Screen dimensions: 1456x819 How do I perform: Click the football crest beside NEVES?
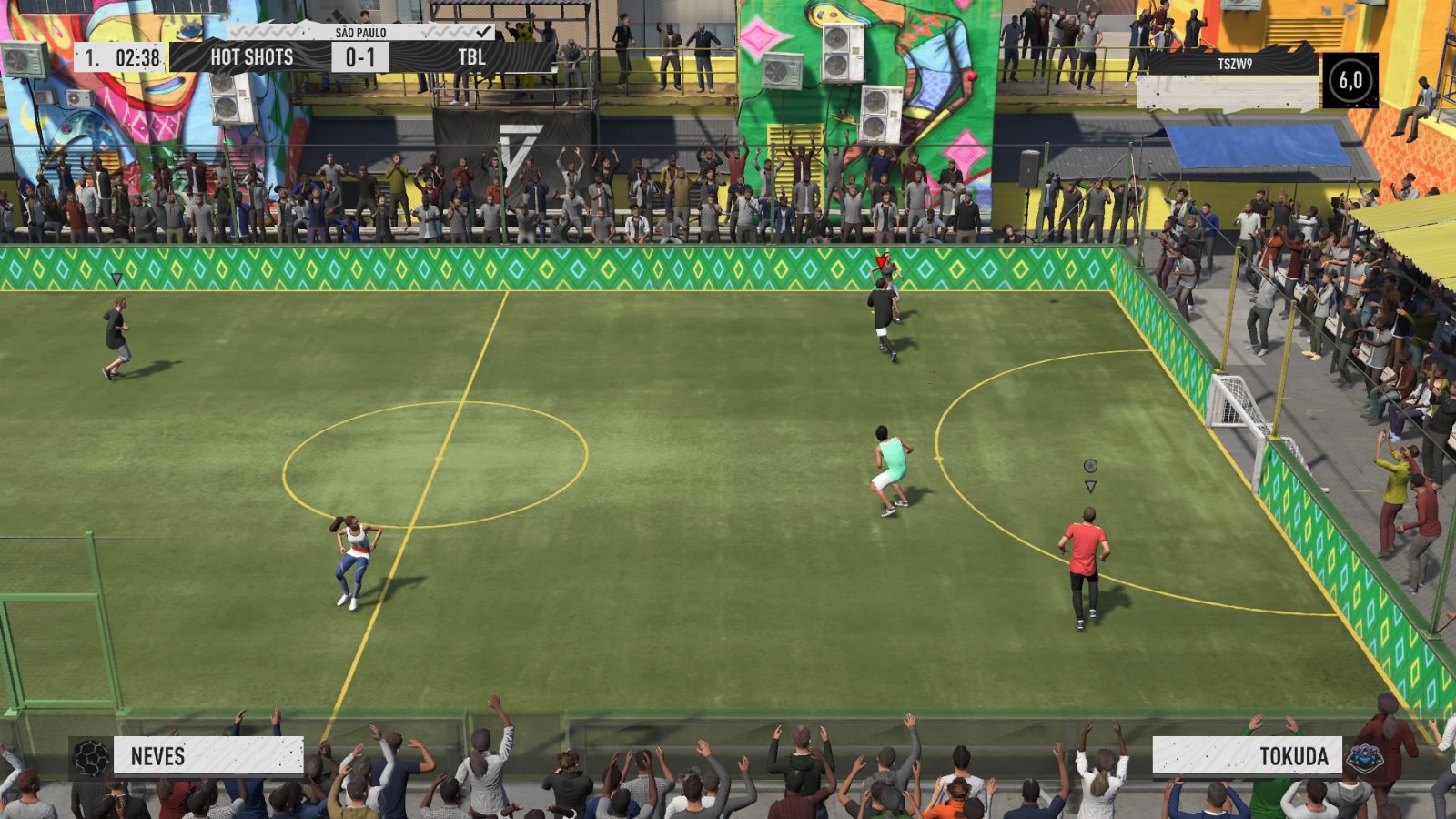[x=91, y=757]
